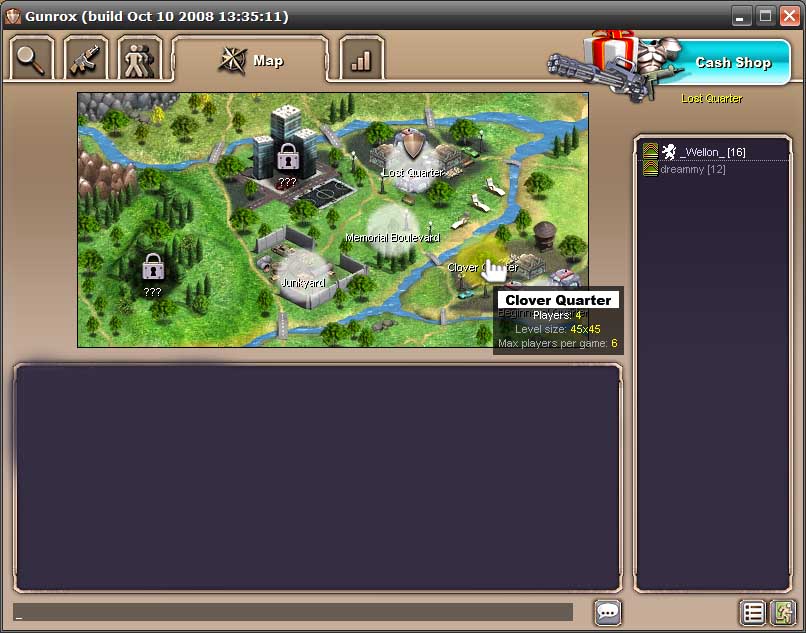Select the Map tab
The width and height of the screenshot is (806, 633).
[251, 61]
